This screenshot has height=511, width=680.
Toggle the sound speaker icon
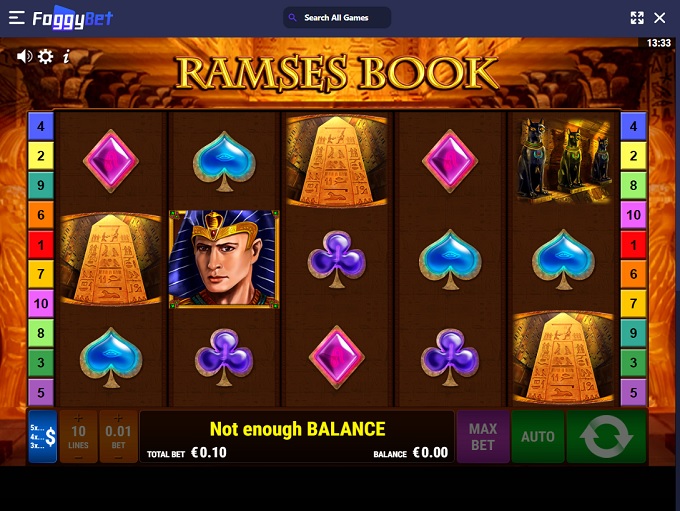pos(24,56)
